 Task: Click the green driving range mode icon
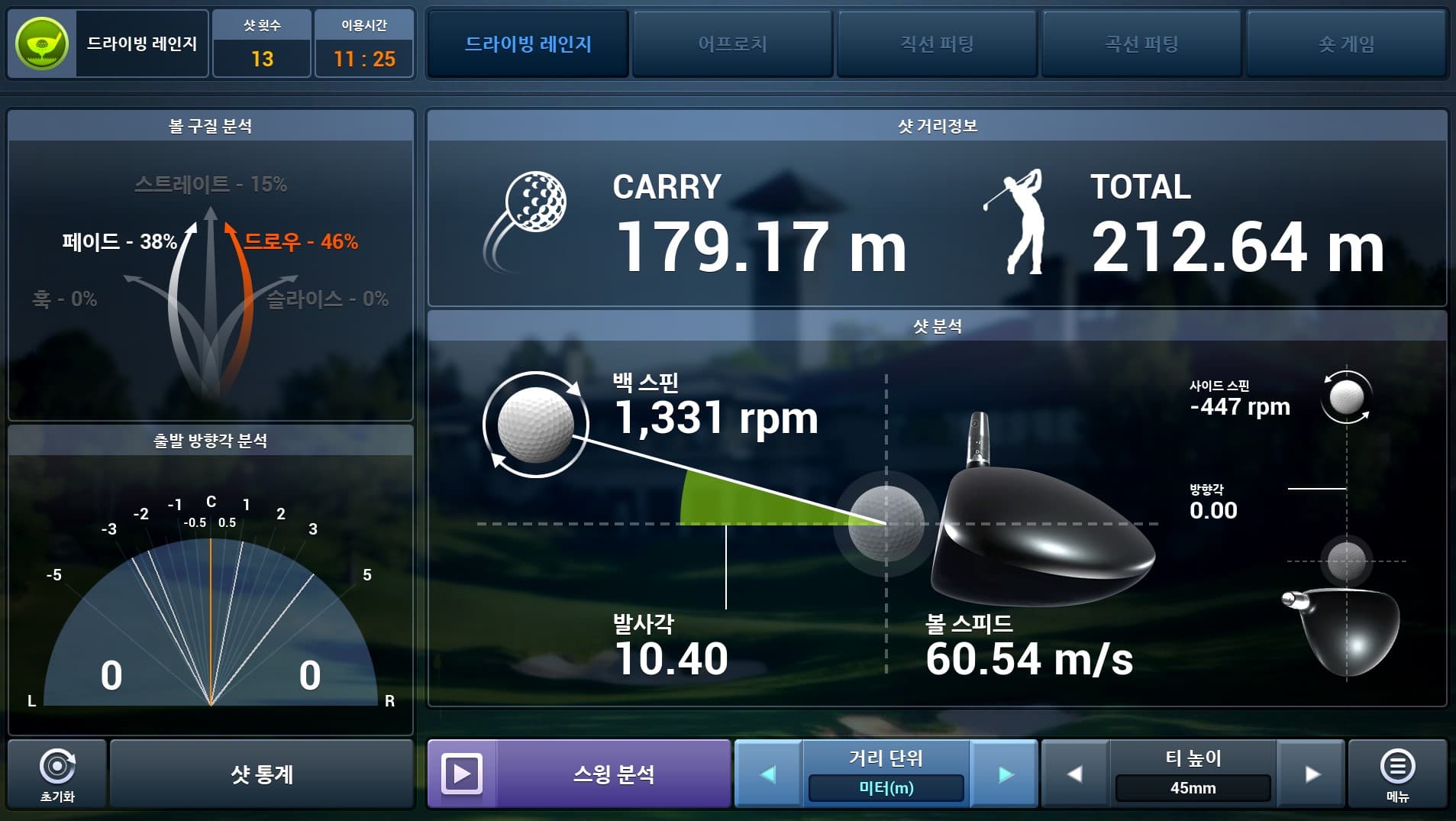click(x=42, y=44)
